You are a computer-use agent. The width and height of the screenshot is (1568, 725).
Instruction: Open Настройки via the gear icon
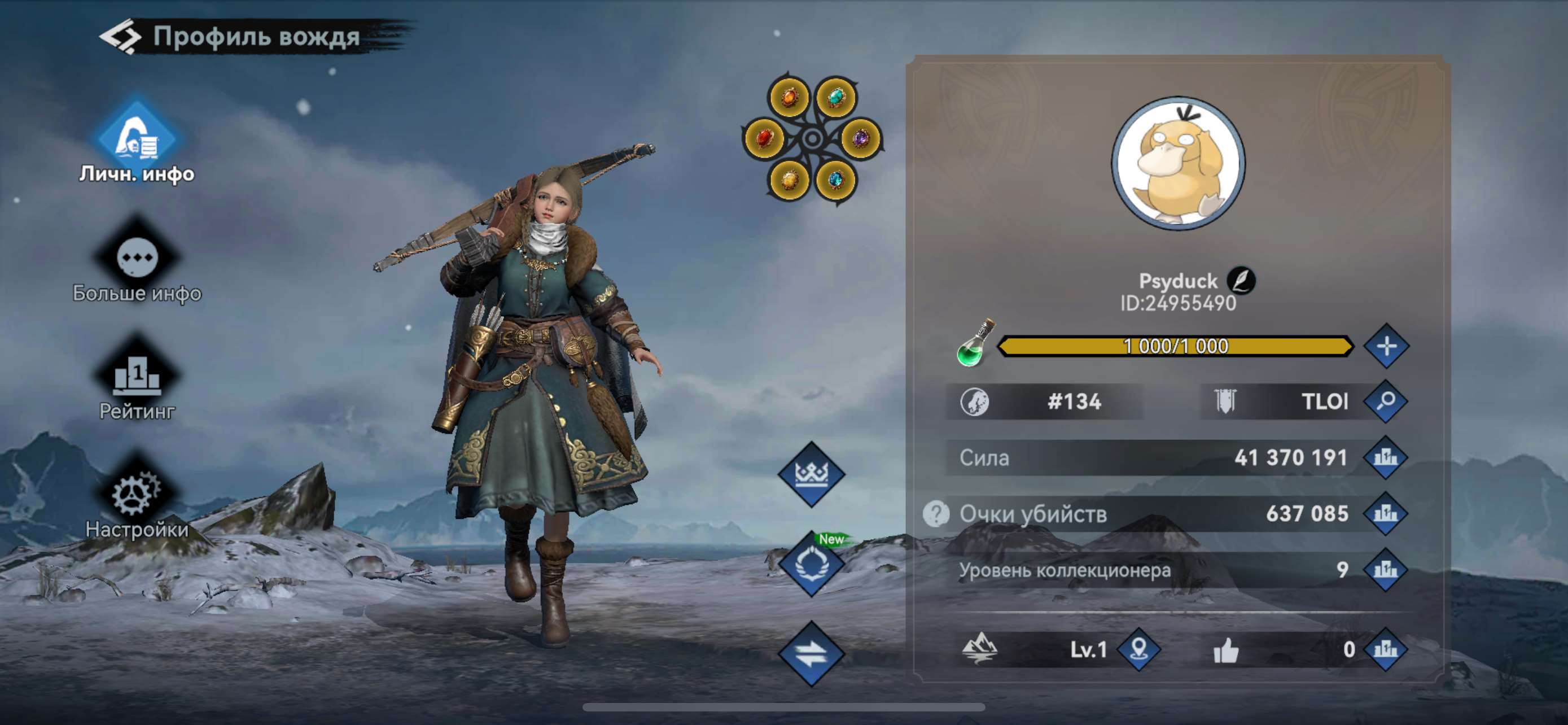[135, 494]
